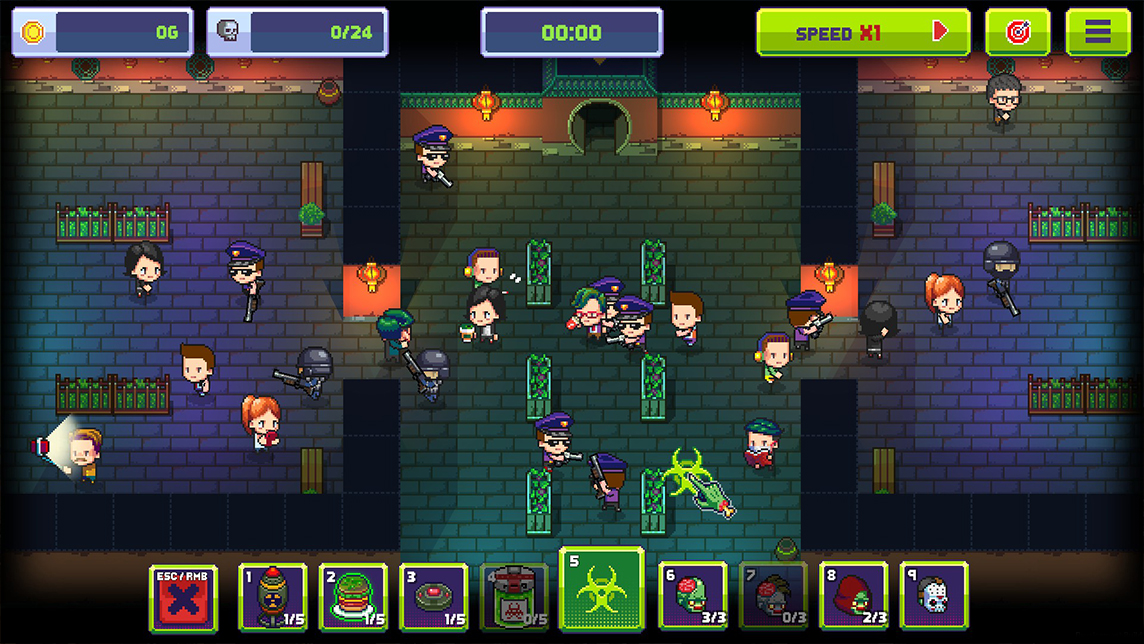The height and width of the screenshot is (644, 1144).
Task: Cancel selection with the red X button
Action: (x=183, y=598)
